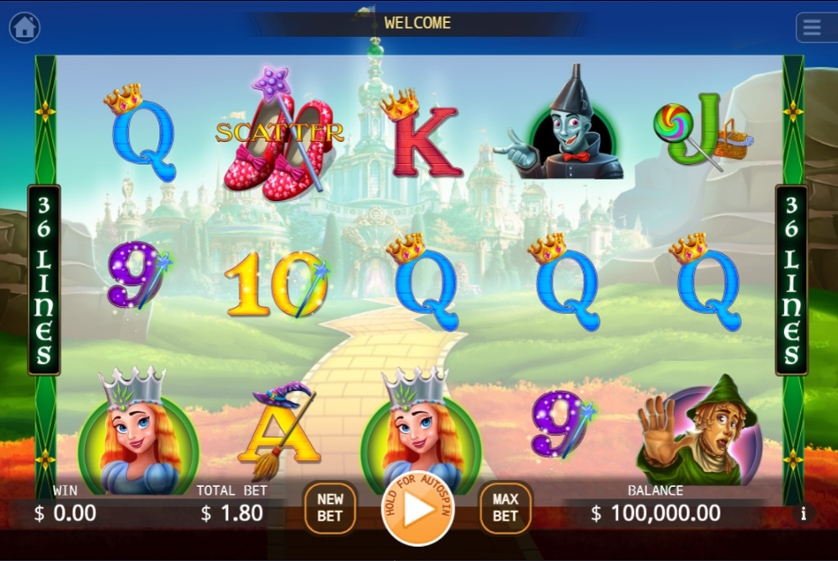This screenshot has height=561, width=838.
Task: Set the Max Bet
Action: [505, 507]
